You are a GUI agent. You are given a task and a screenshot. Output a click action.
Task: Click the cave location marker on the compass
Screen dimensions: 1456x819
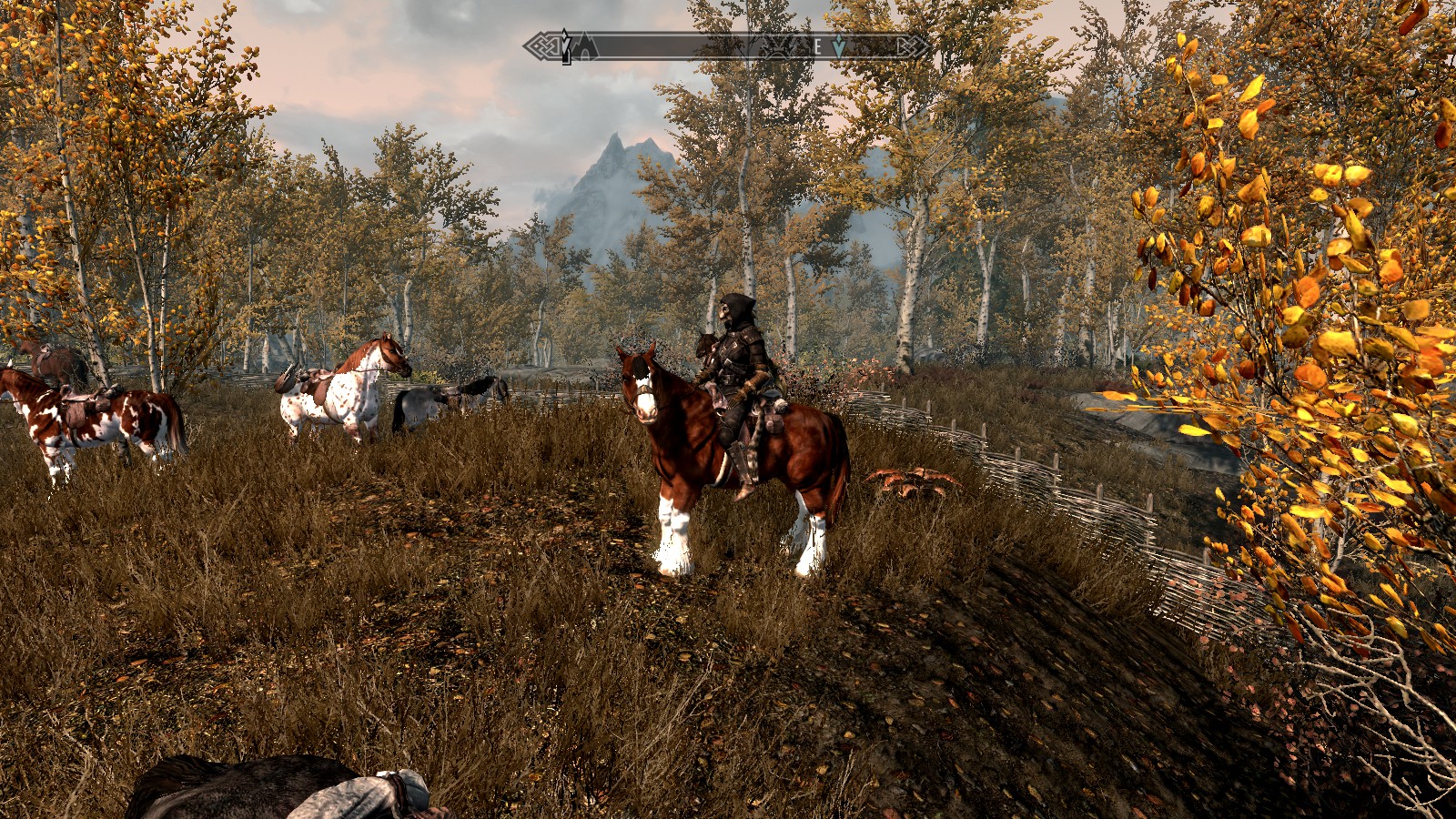pyautogui.click(x=585, y=46)
